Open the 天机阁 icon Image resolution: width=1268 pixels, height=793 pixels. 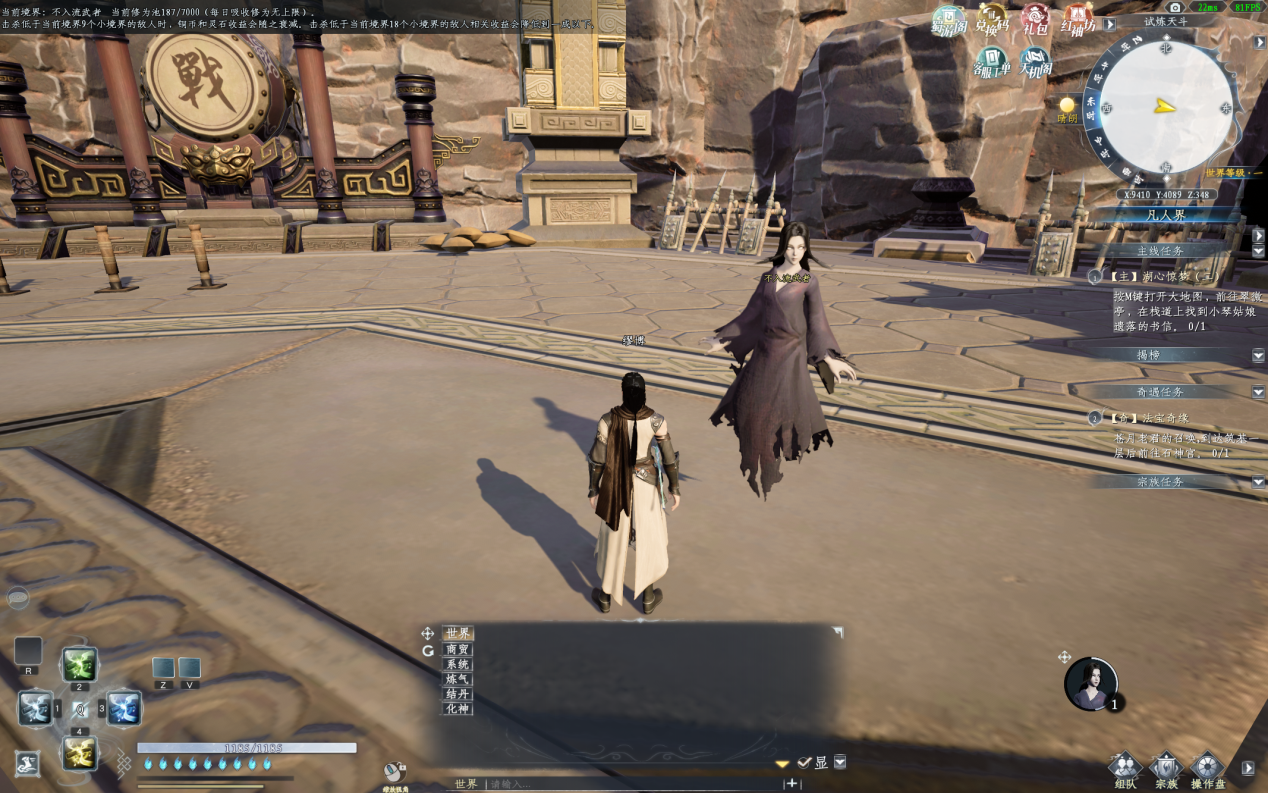[1036, 63]
